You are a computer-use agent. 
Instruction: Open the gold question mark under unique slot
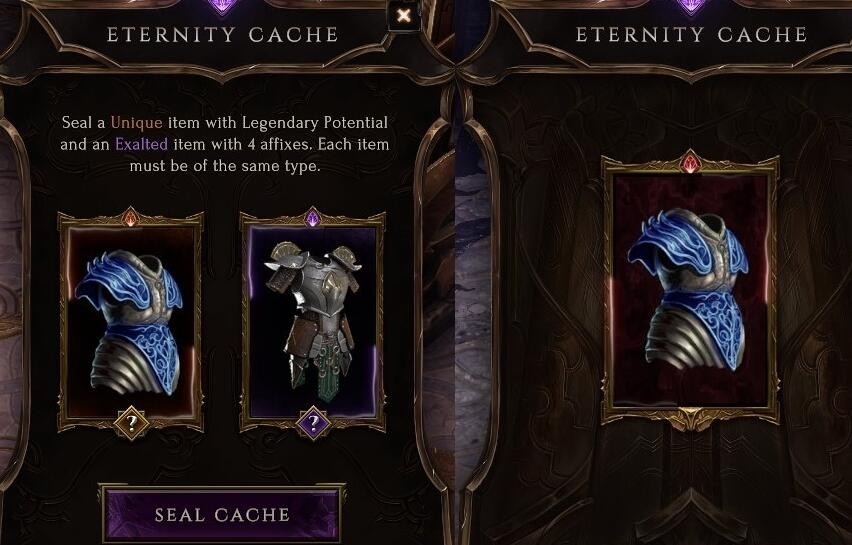point(131,423)
